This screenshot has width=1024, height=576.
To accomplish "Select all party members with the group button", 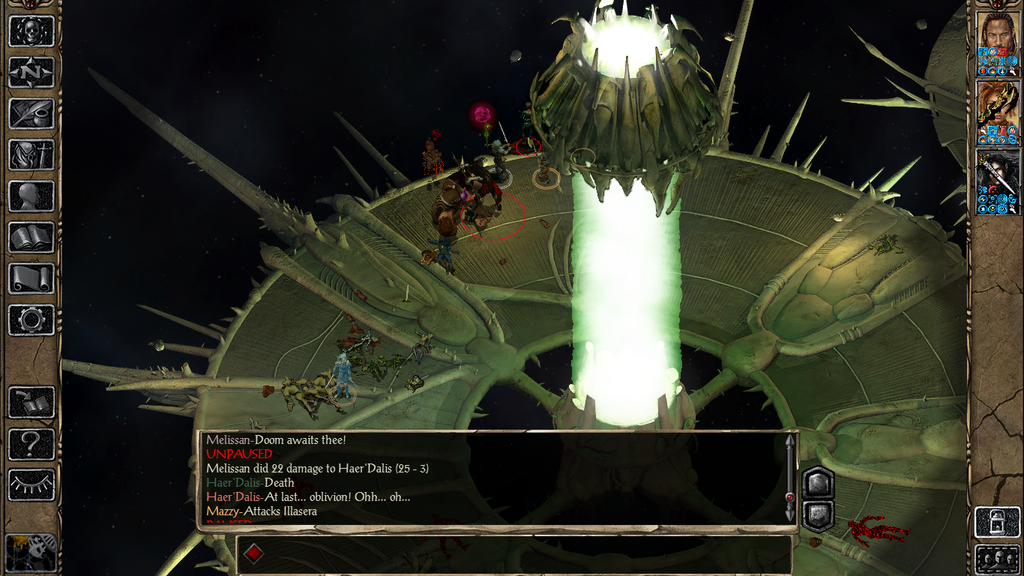I will pos(997,558).
